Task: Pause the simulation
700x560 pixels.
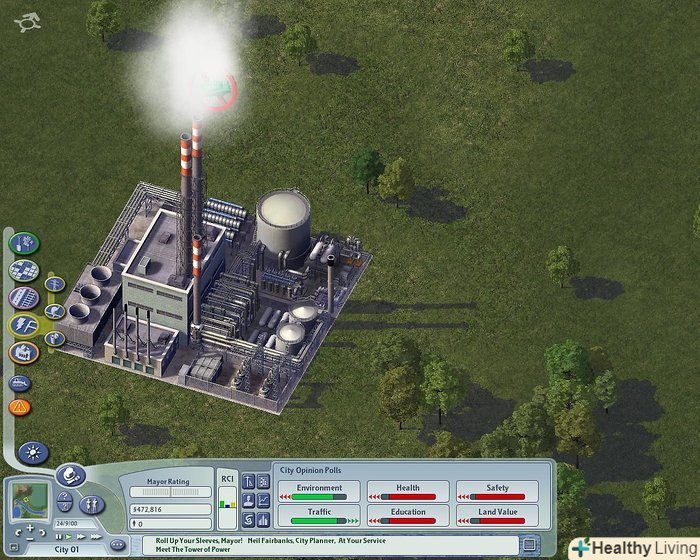Action: pos(59,536)
